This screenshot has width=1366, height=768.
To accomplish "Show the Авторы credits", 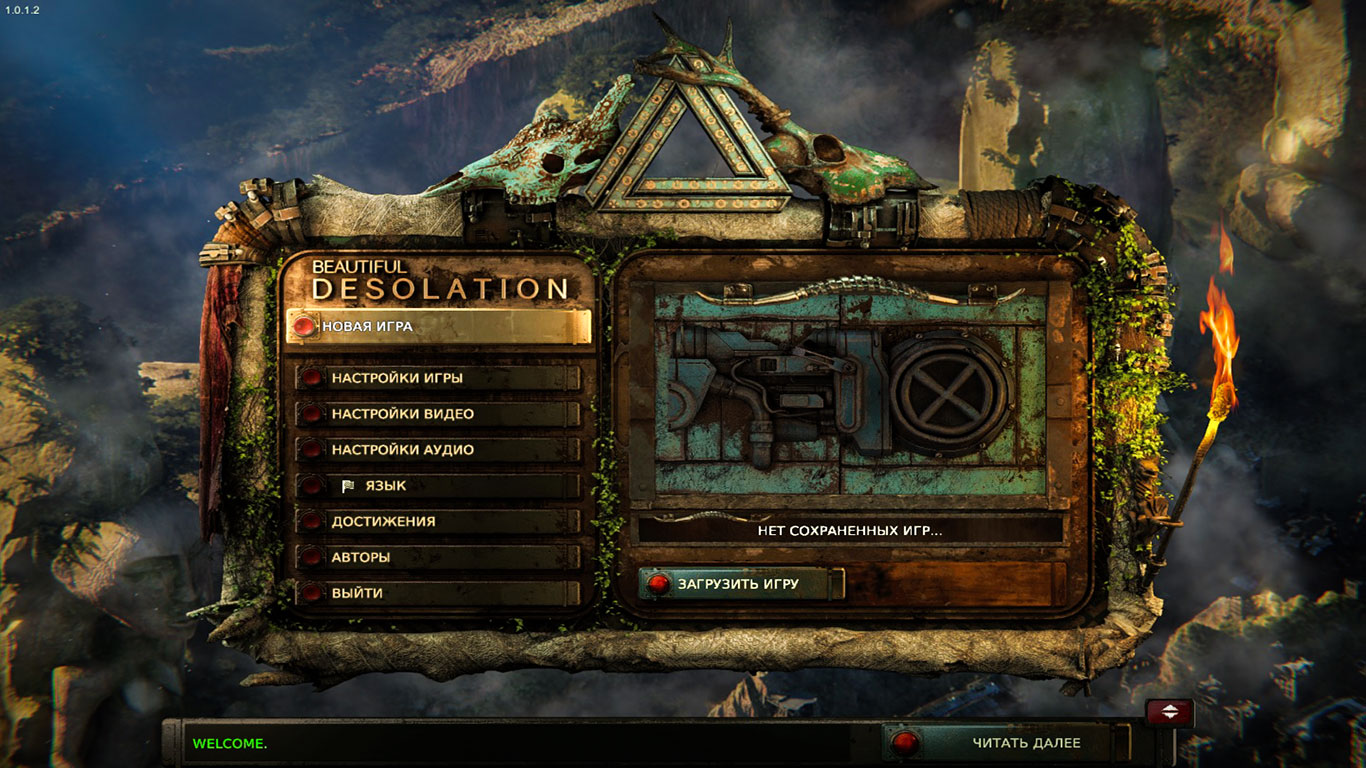I will (438, 557).
